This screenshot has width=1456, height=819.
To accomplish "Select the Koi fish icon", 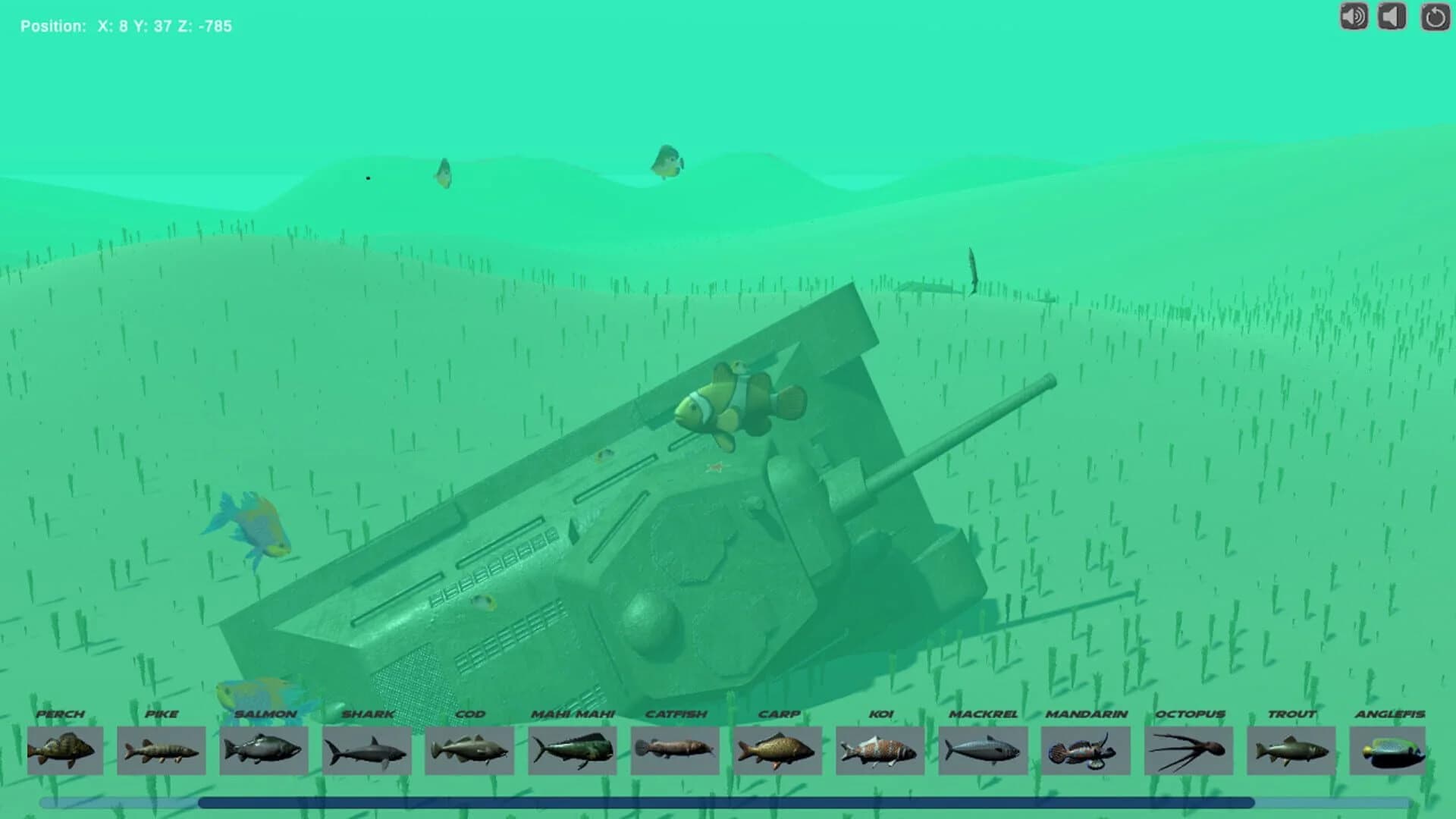I will pos(880,749).
